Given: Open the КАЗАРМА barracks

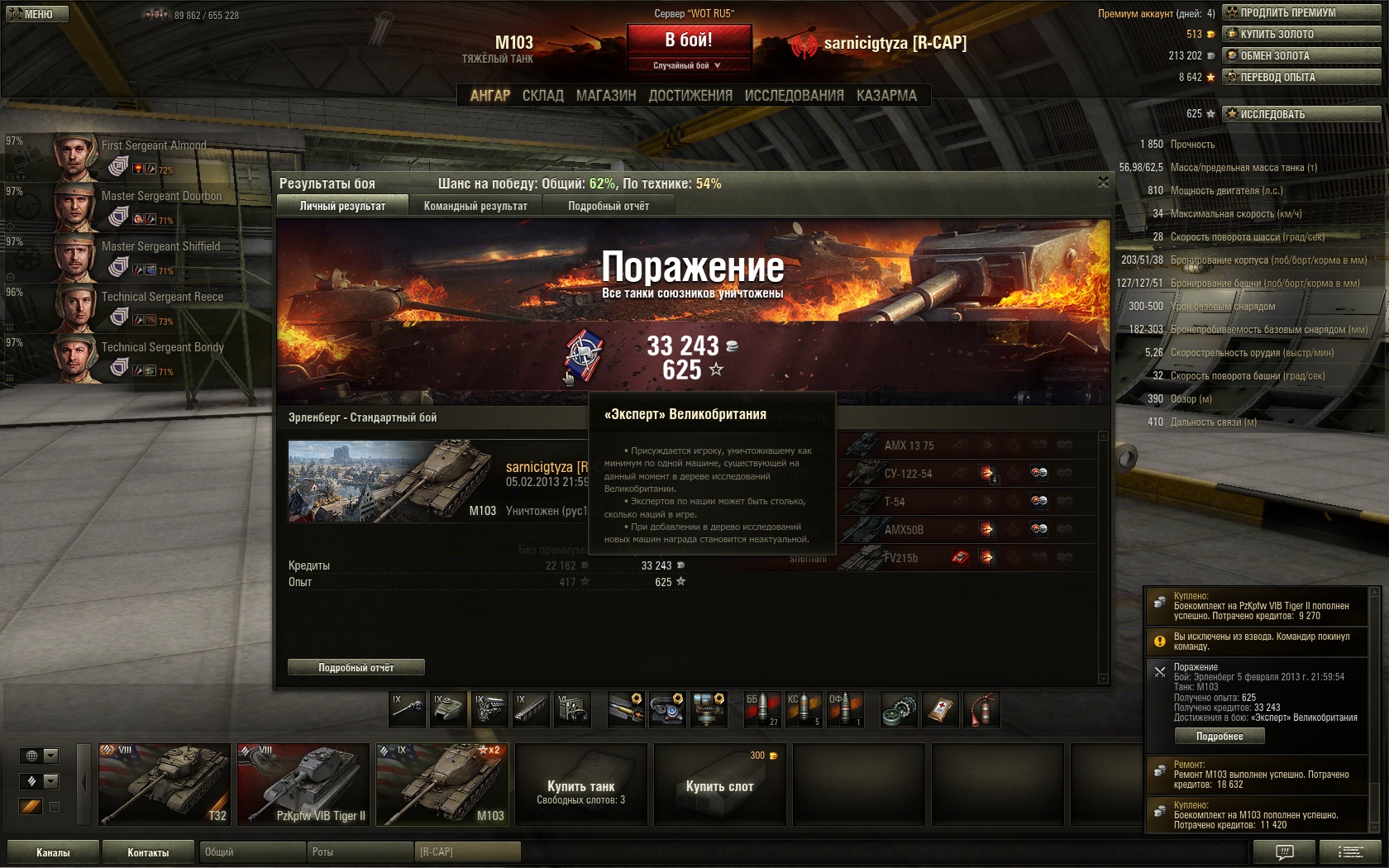Looking at the screenshot, I should (x=886, y=96).
